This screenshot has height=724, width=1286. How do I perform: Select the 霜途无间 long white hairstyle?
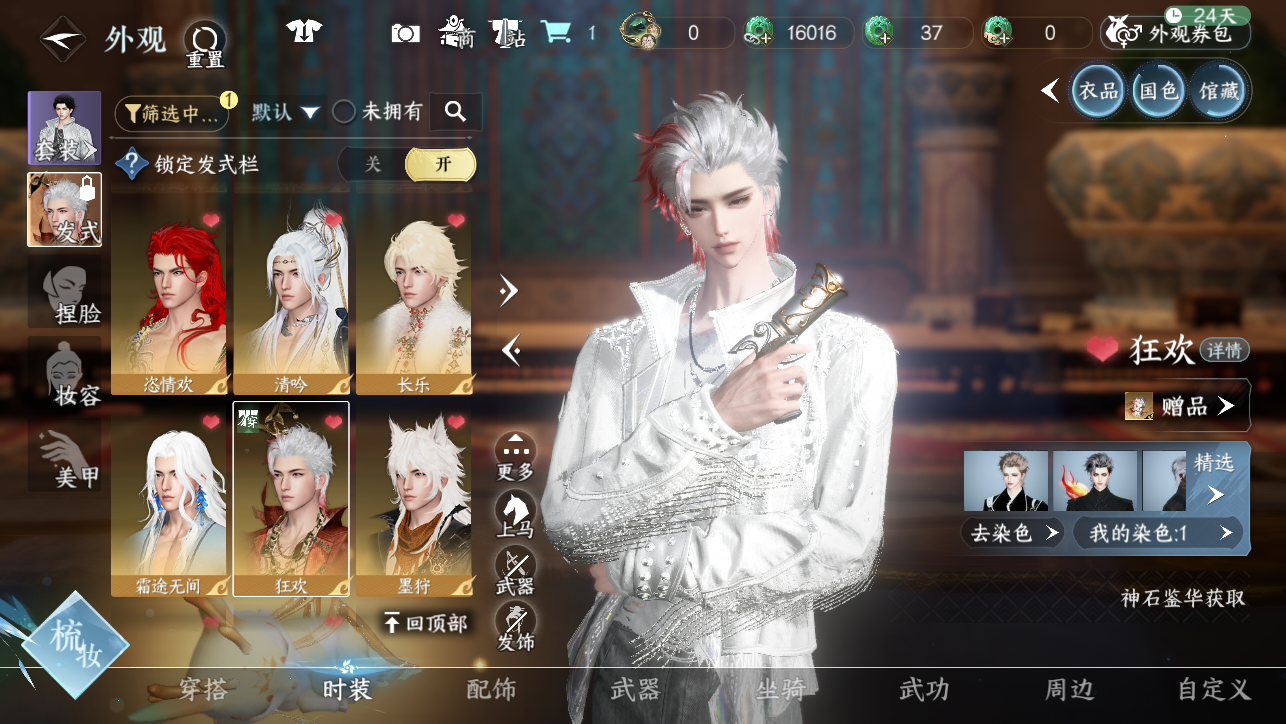pyautogui.click(x=168, y=498)
